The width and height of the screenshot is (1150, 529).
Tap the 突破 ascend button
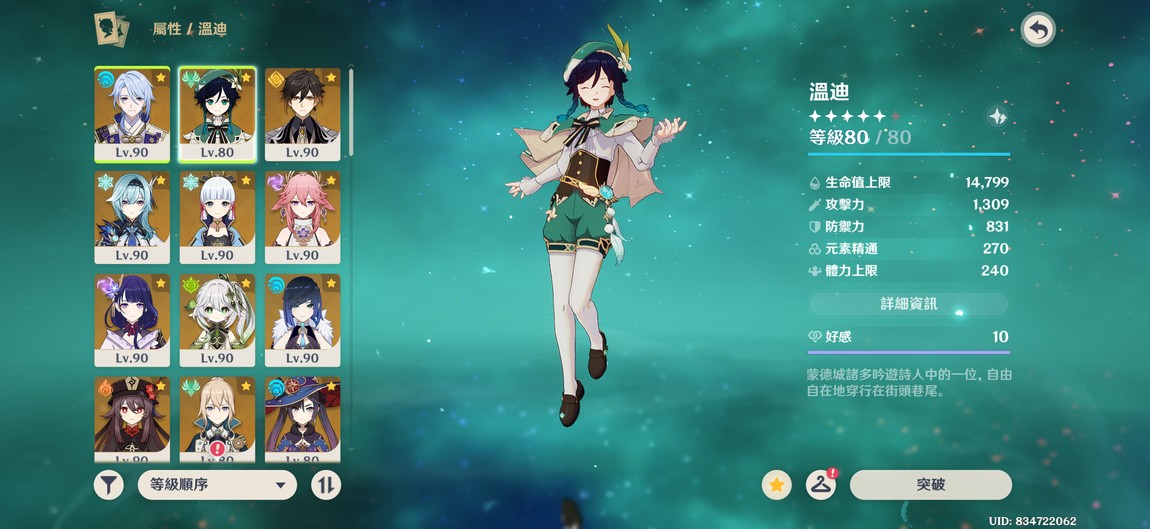point(930,485)
